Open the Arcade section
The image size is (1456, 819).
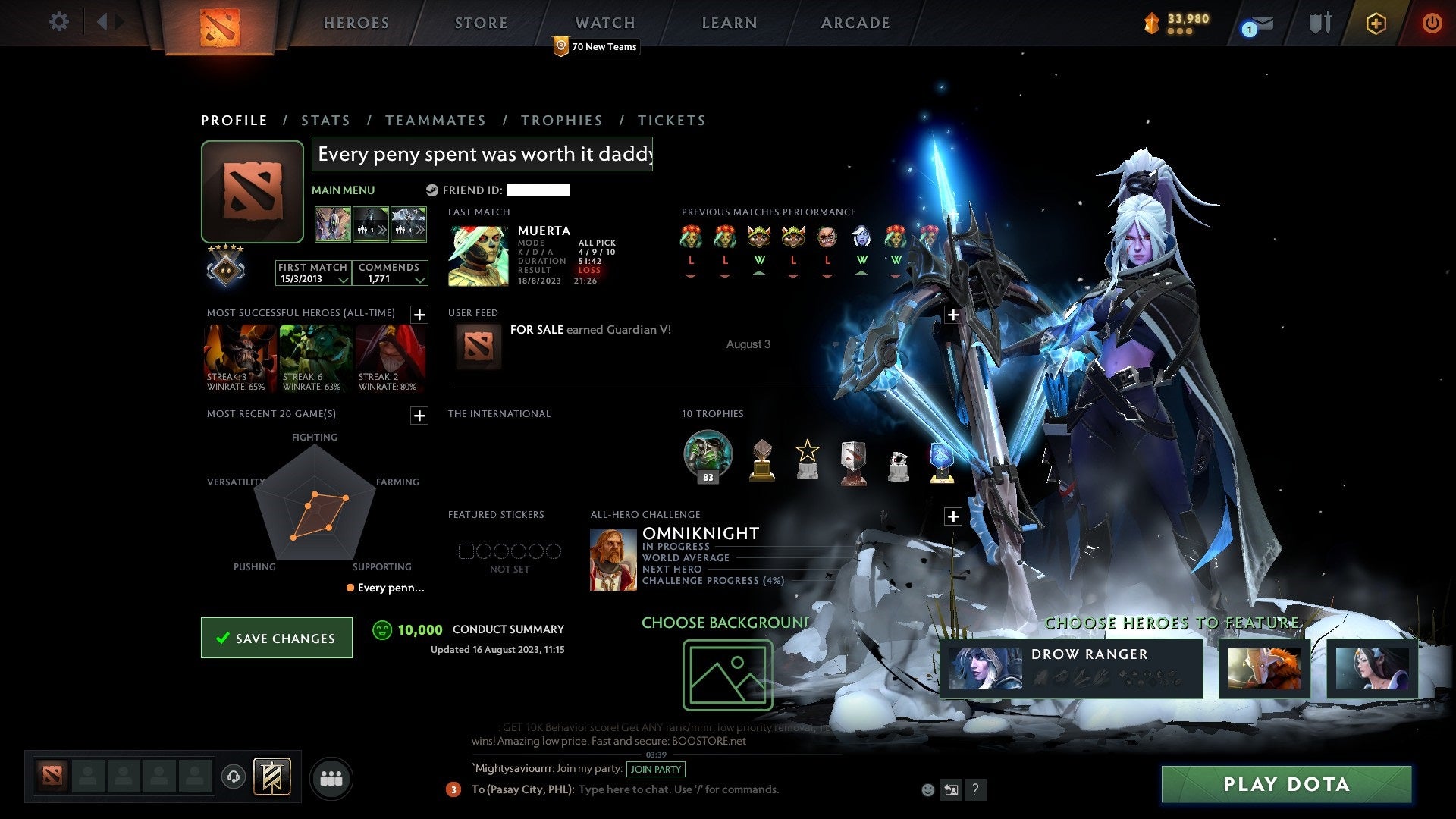click(x=855, y=23)
